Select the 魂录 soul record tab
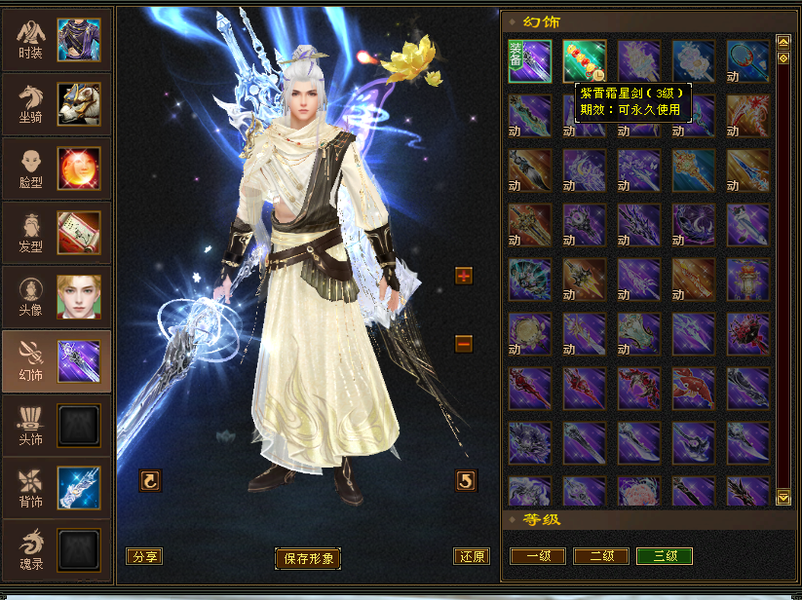Screen dimensions: 802x600 58,550
